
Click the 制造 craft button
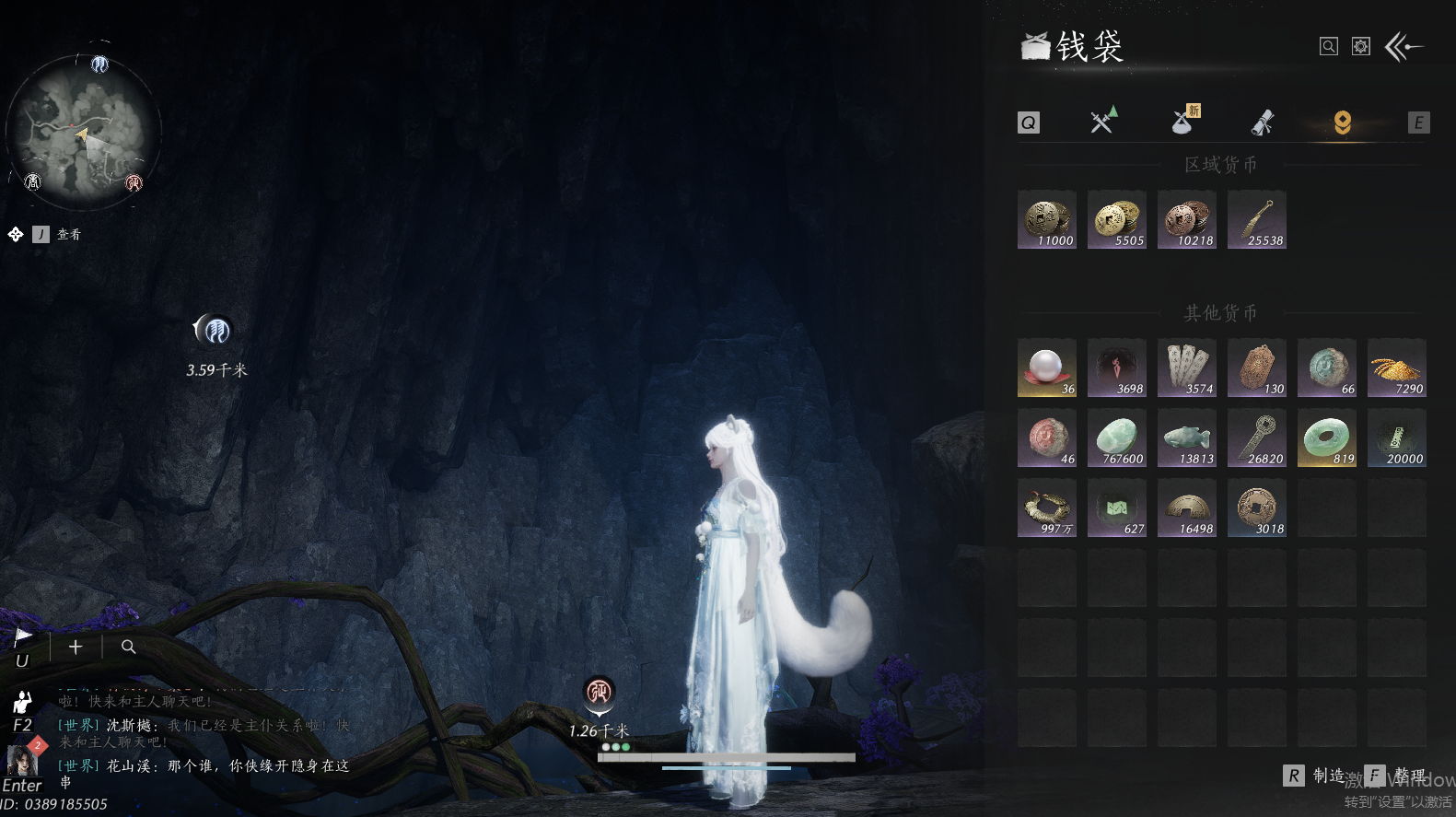click(x=1315, y=776)
